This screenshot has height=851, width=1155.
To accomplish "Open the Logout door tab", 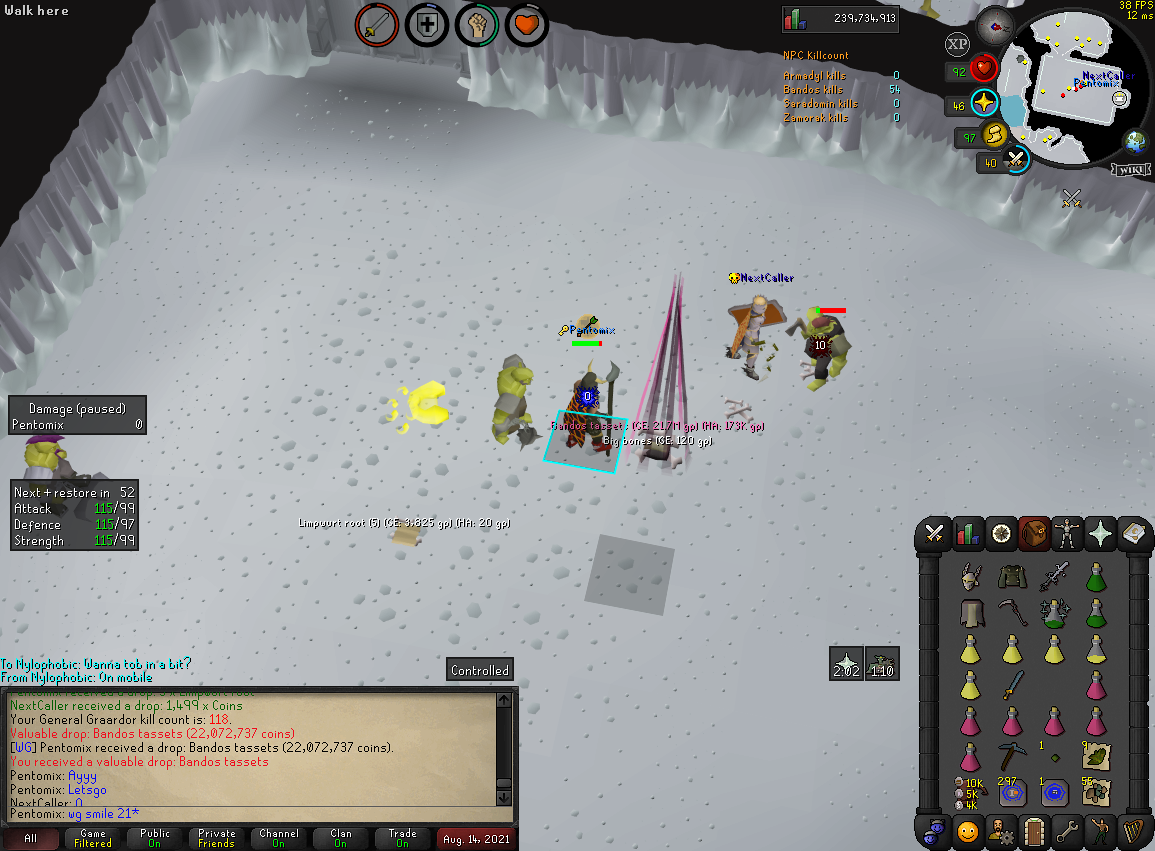I will click(1034, 831).
